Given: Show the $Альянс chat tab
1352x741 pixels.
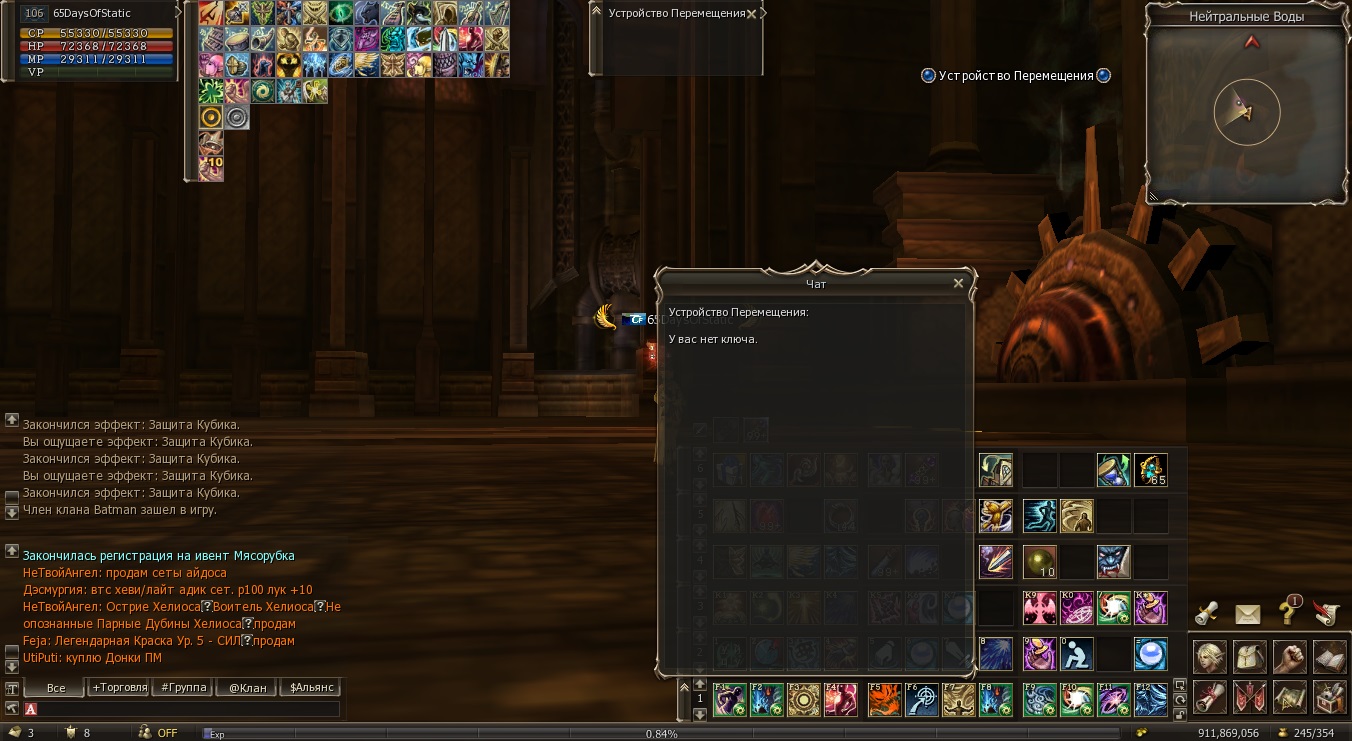Looking at the screenshot, I should click(x=311, y=688).
